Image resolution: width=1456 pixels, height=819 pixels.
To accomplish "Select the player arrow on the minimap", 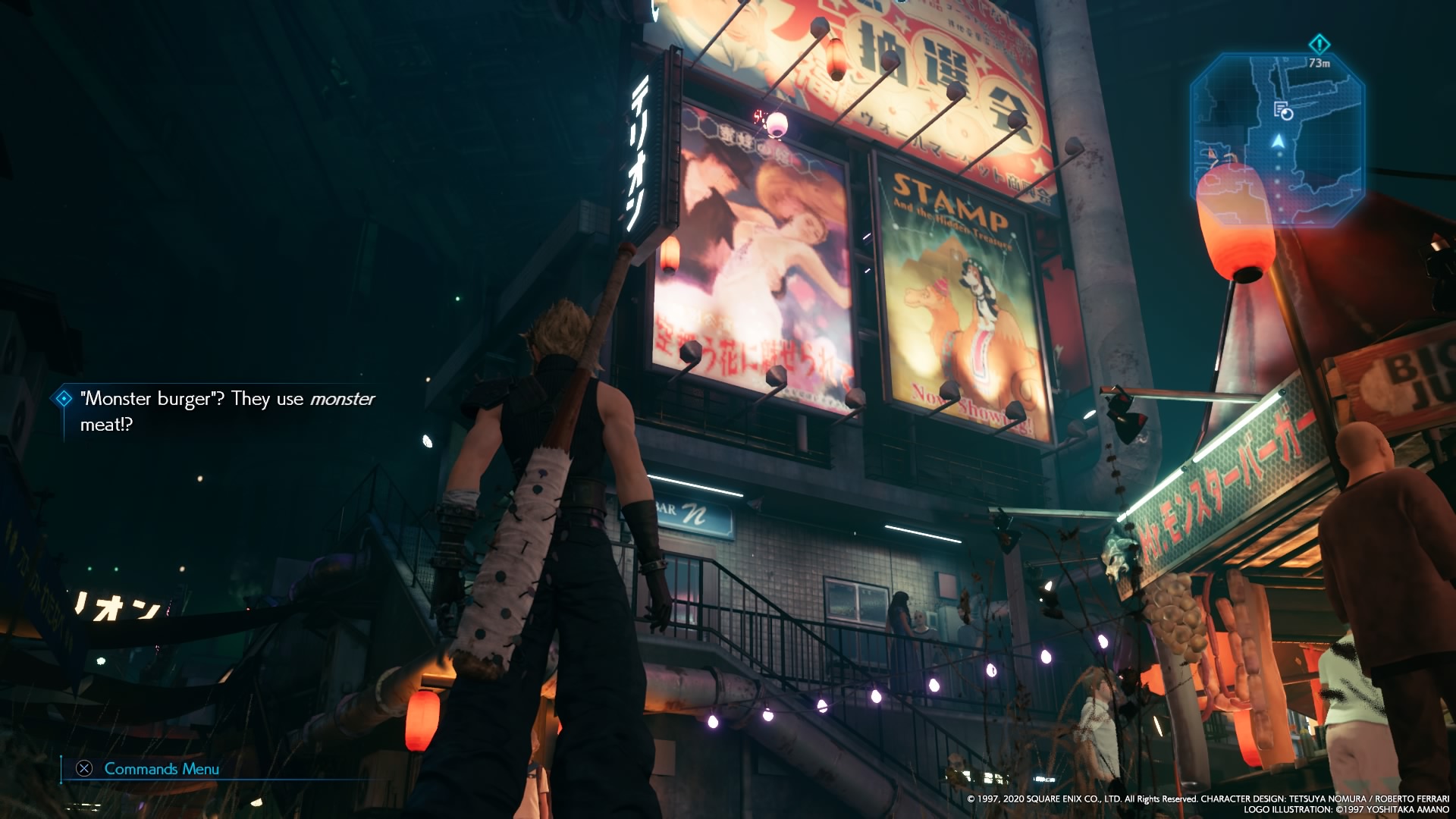I will [x=1278, y=141].
